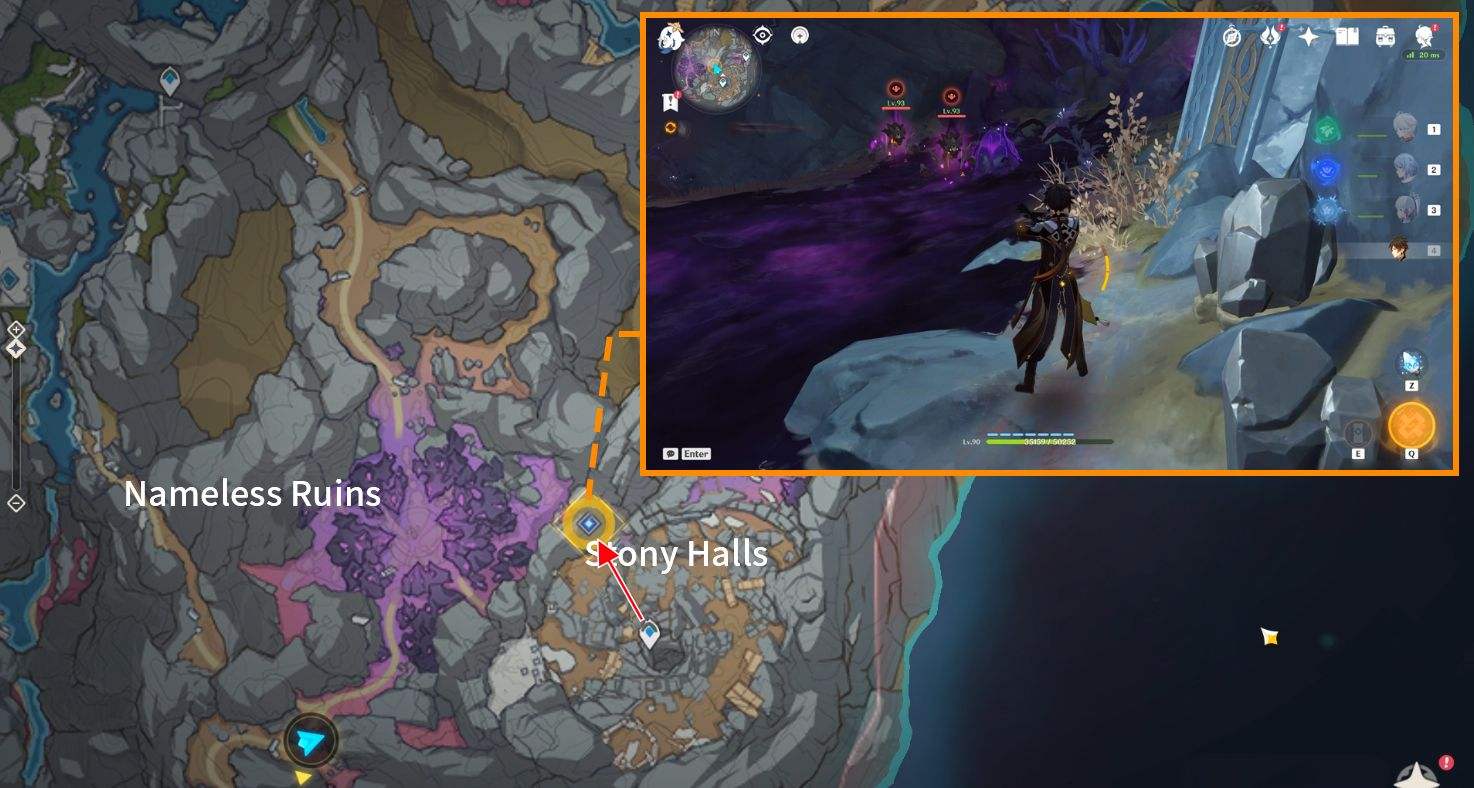Select the blue fast-travel marker on the map
The width and height of the screenshot is (1474, 788).
649,633
